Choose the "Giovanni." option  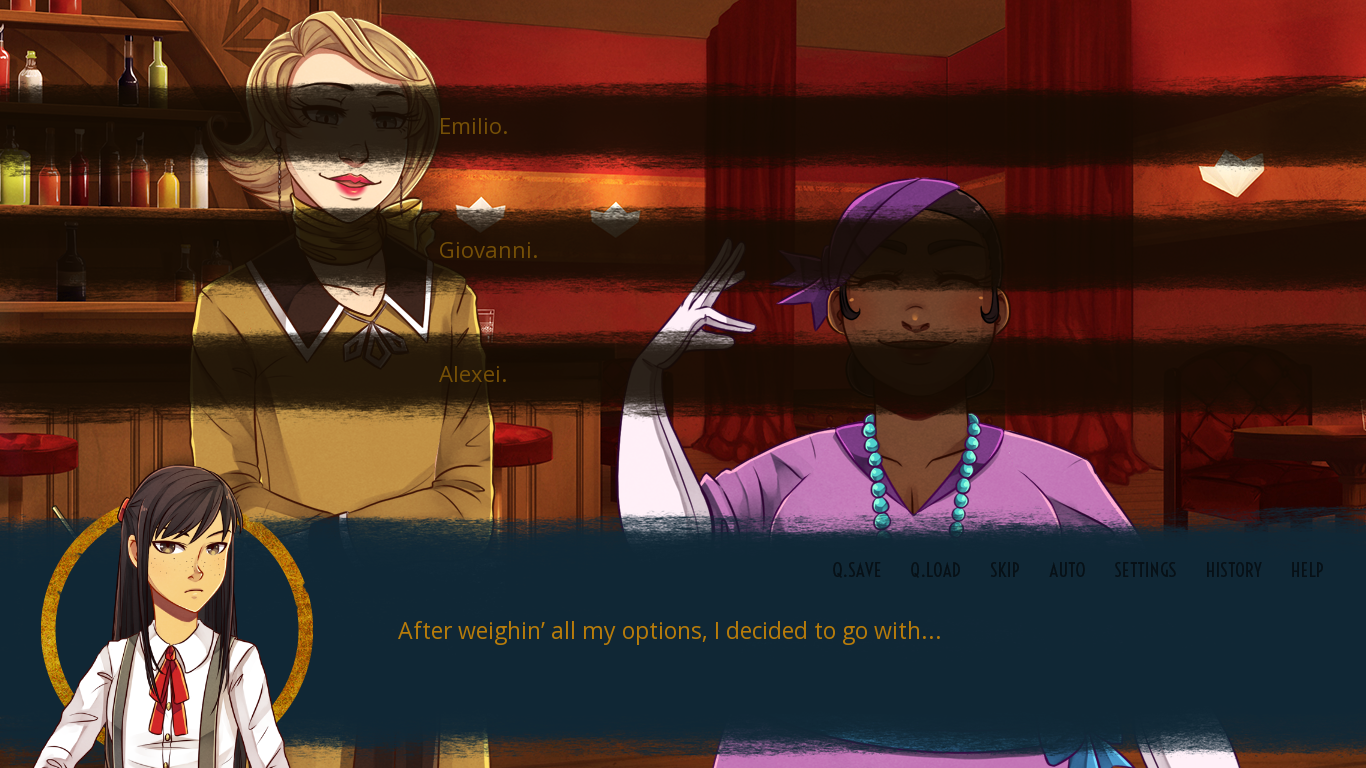(x=488, y=250)
